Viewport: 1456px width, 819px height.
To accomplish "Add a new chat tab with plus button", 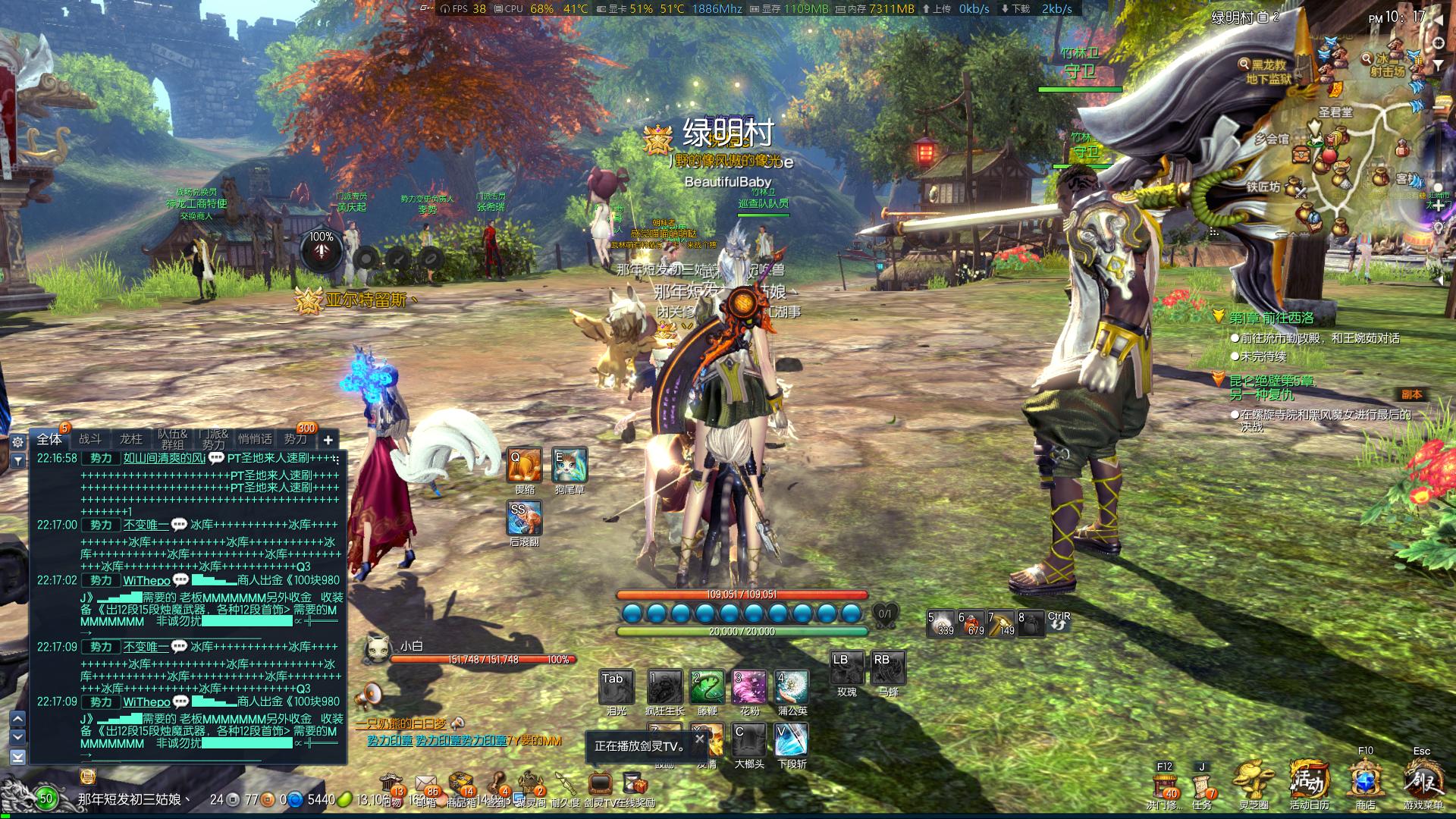I will pyautogui.click(x=328, y=440).
